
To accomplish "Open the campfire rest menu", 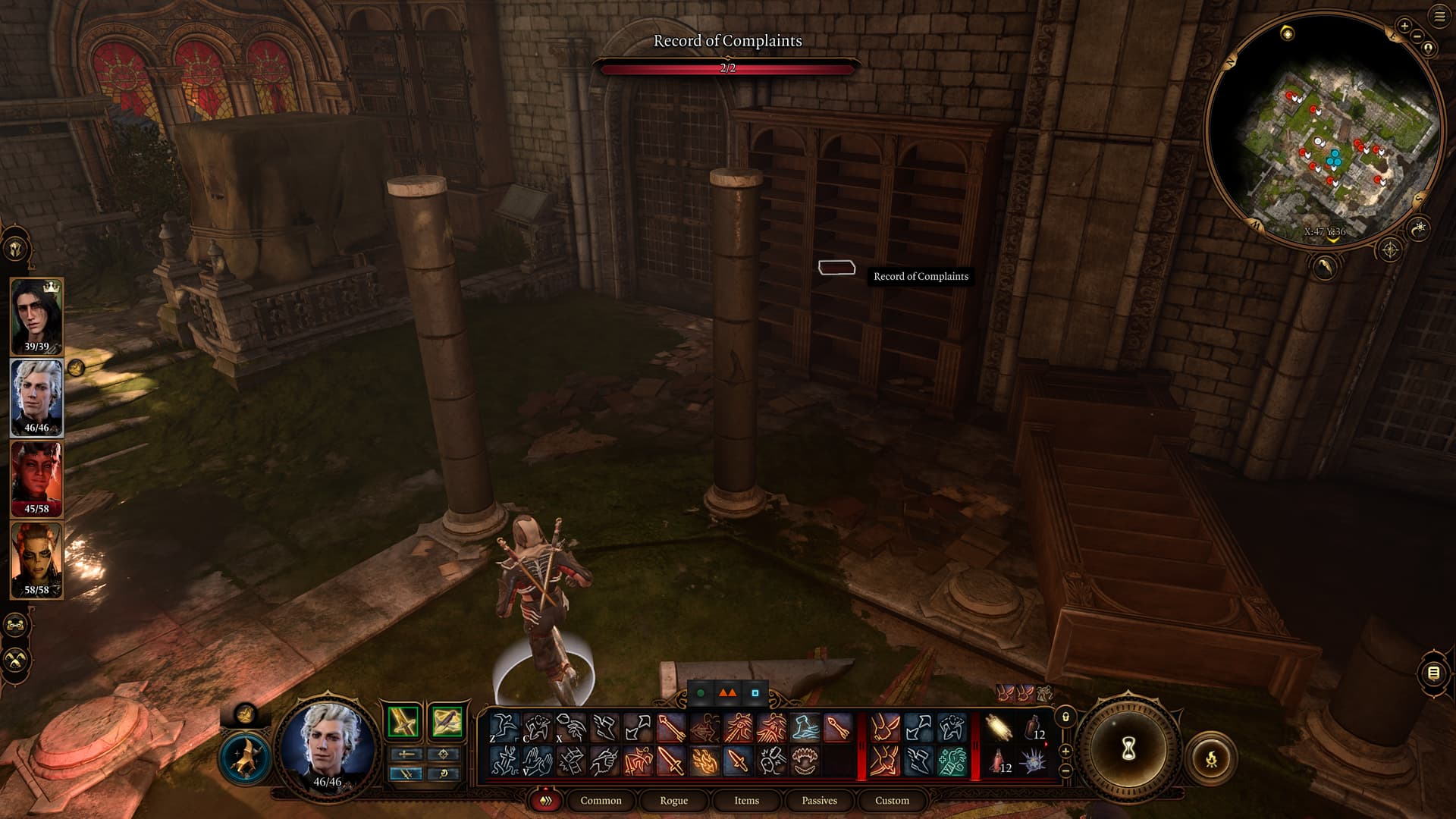I will (1211, 758).
